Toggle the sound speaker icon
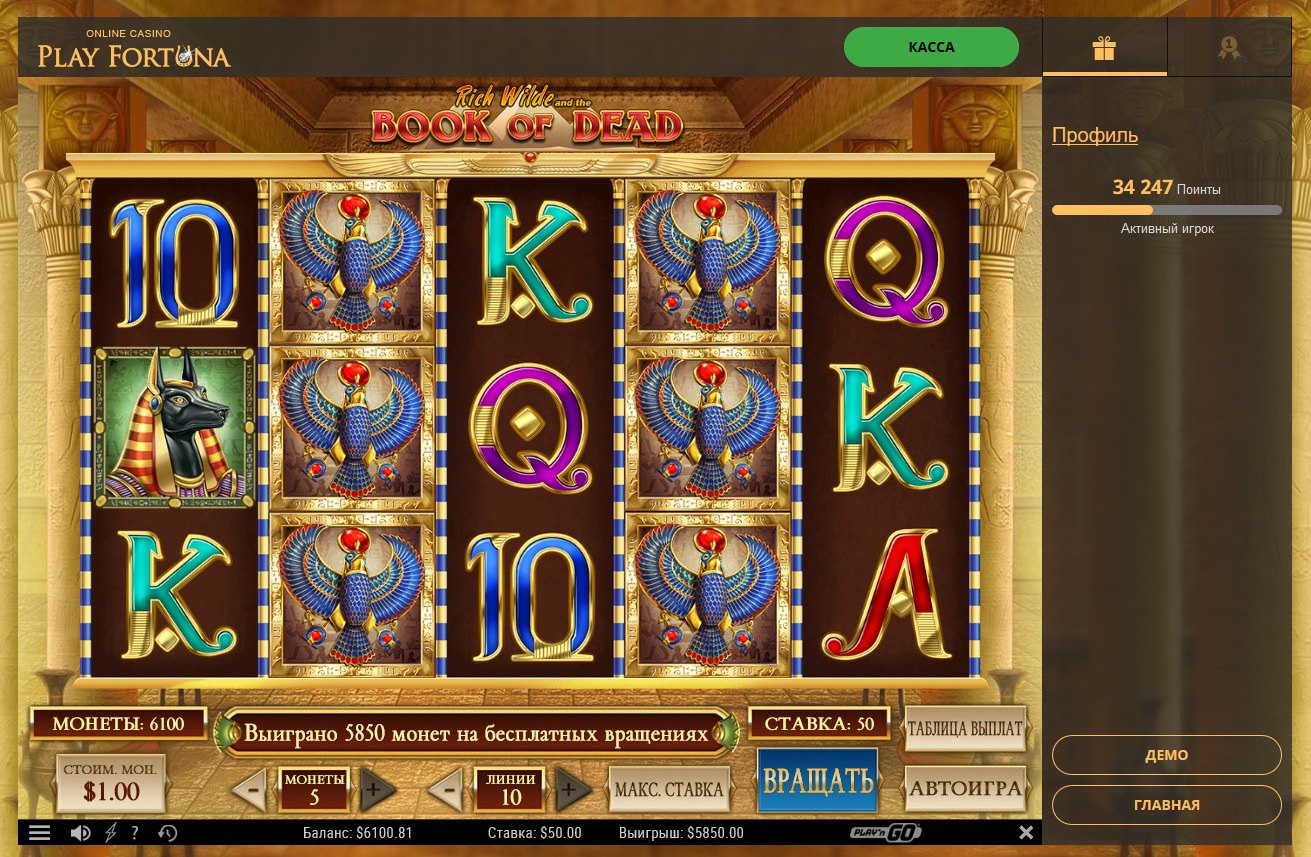This screenshot has width=1311, height=857. click(80, 832)
